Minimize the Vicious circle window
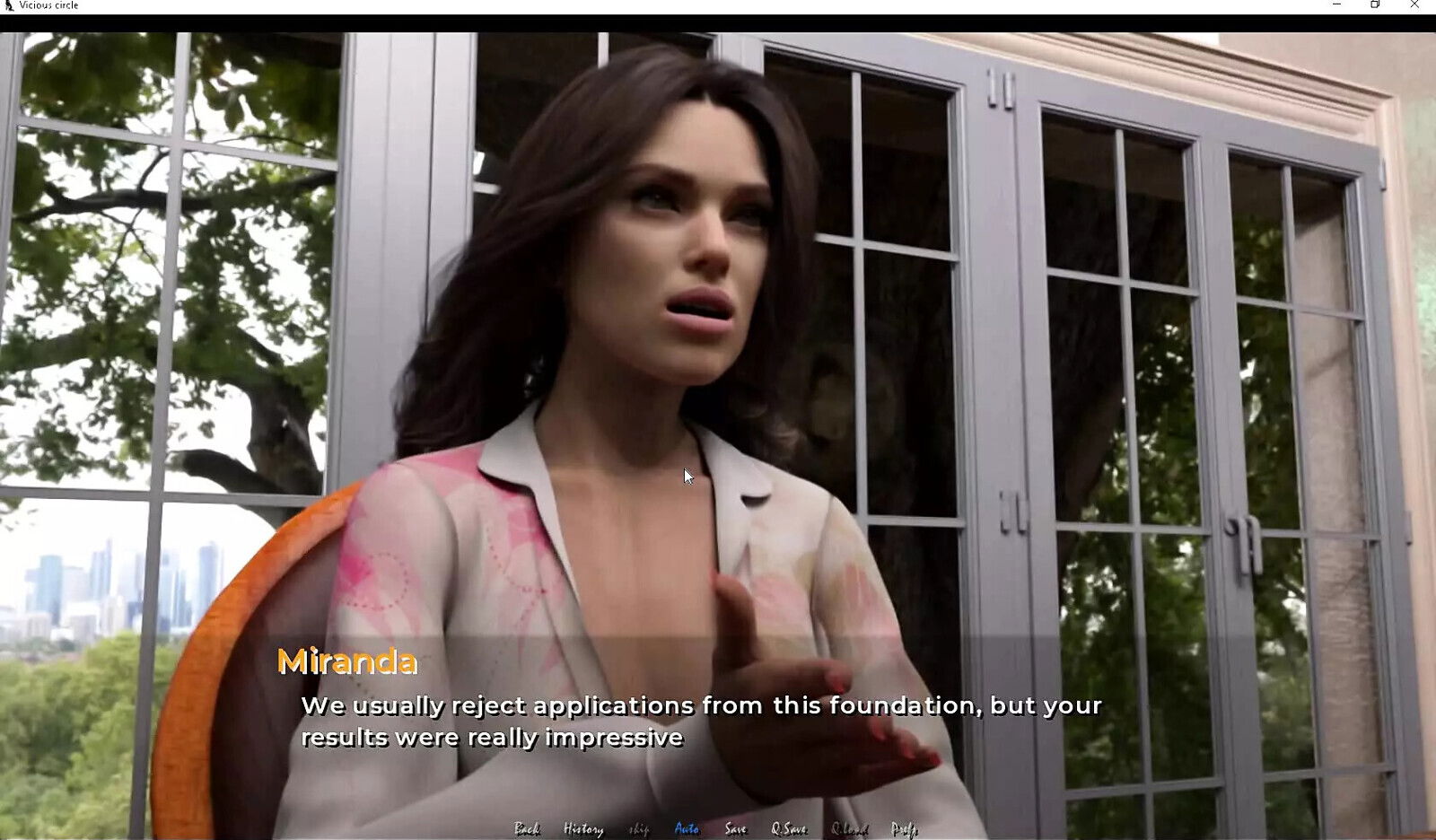Screen dimensions: 1436x840 [1336, 5]
